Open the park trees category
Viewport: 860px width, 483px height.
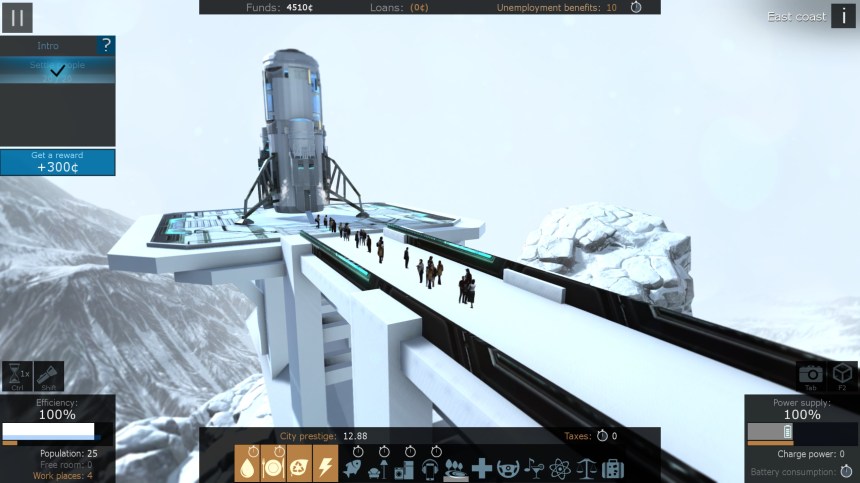click(456, 468)
